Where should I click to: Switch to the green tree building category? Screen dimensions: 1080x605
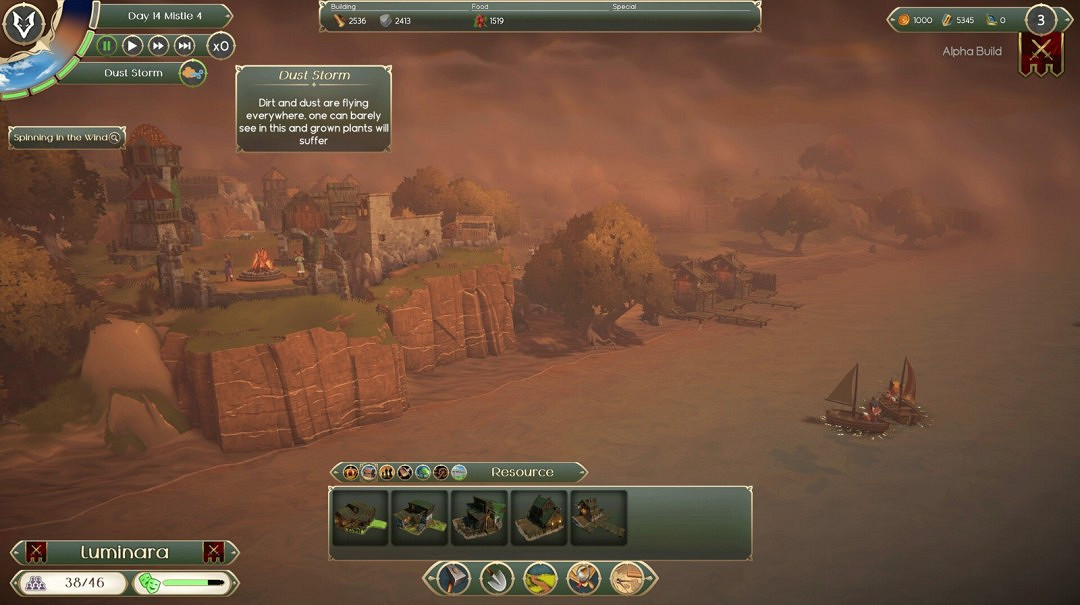pos(423,472)
